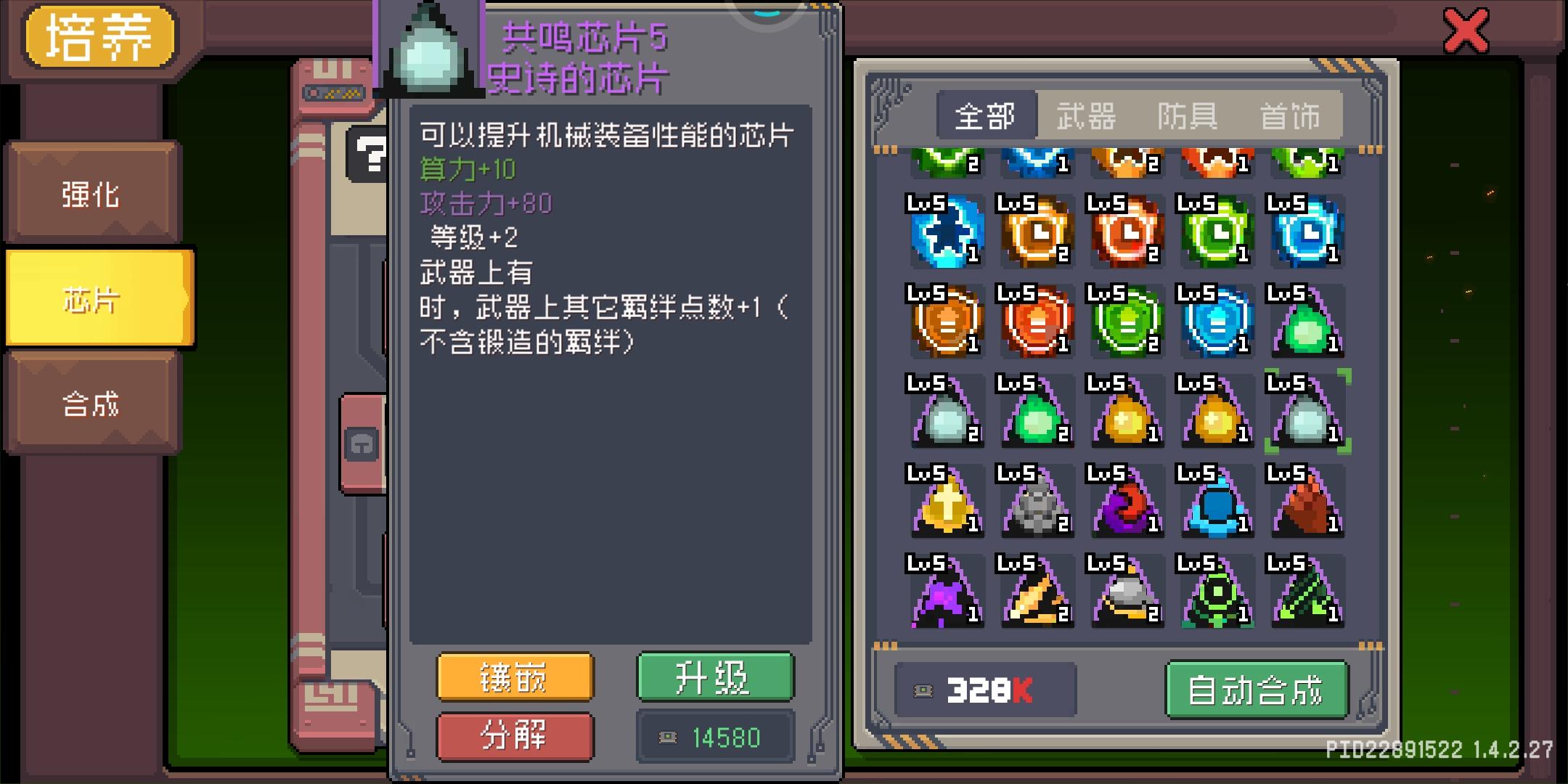Select the golden cross Lv5 chip
Image resolution: width=1568 pixels, height=784 pixels.
pos(947,501)
